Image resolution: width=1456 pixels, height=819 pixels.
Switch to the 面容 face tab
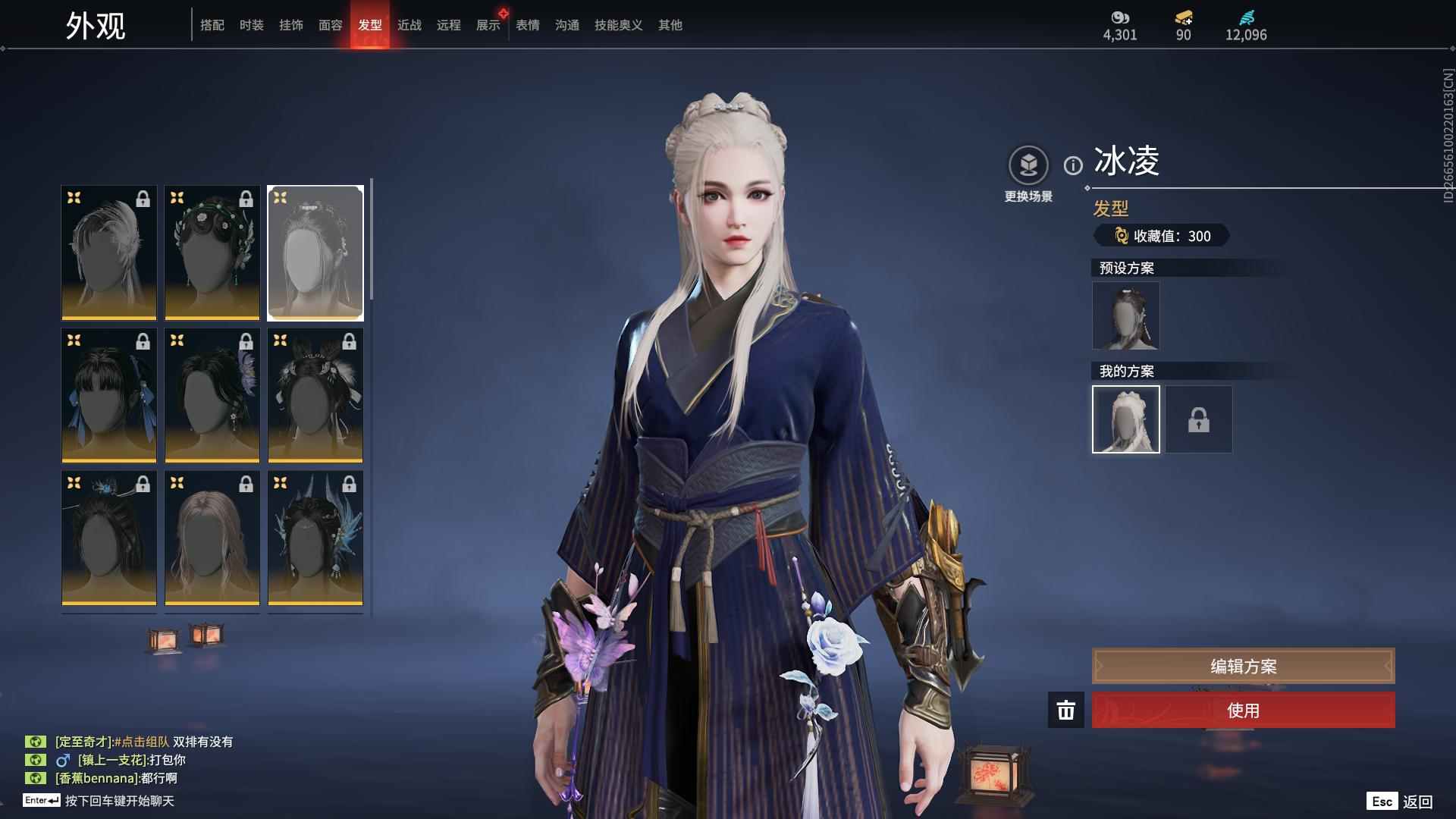click(331, 25)
